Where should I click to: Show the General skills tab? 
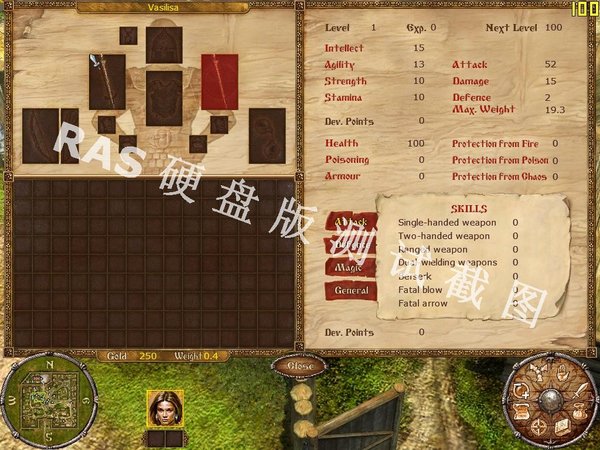pyautogui.click(x=351, y=290)
